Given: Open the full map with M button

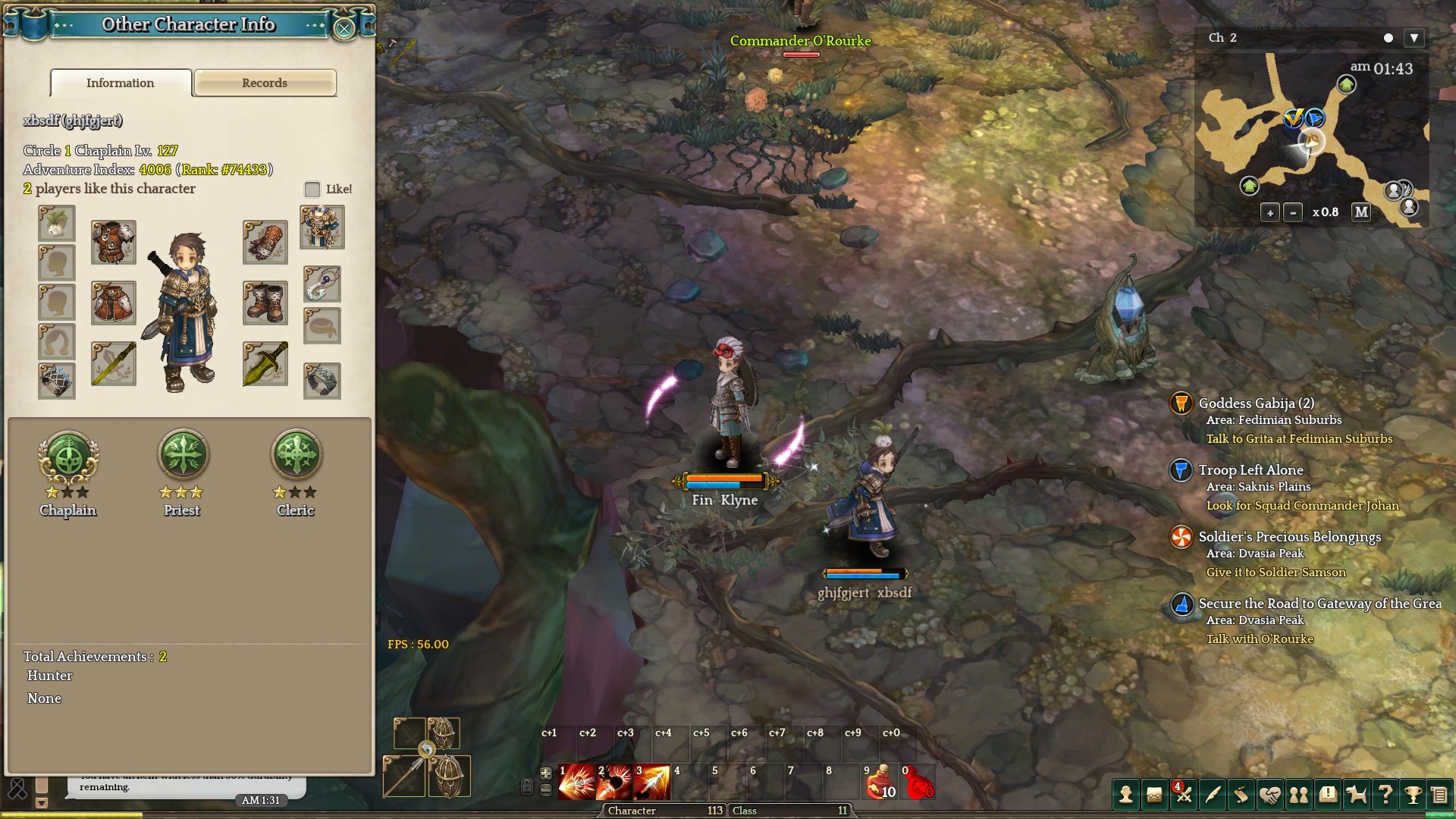Looking at the screenshot, I should tap(1361, 212).
